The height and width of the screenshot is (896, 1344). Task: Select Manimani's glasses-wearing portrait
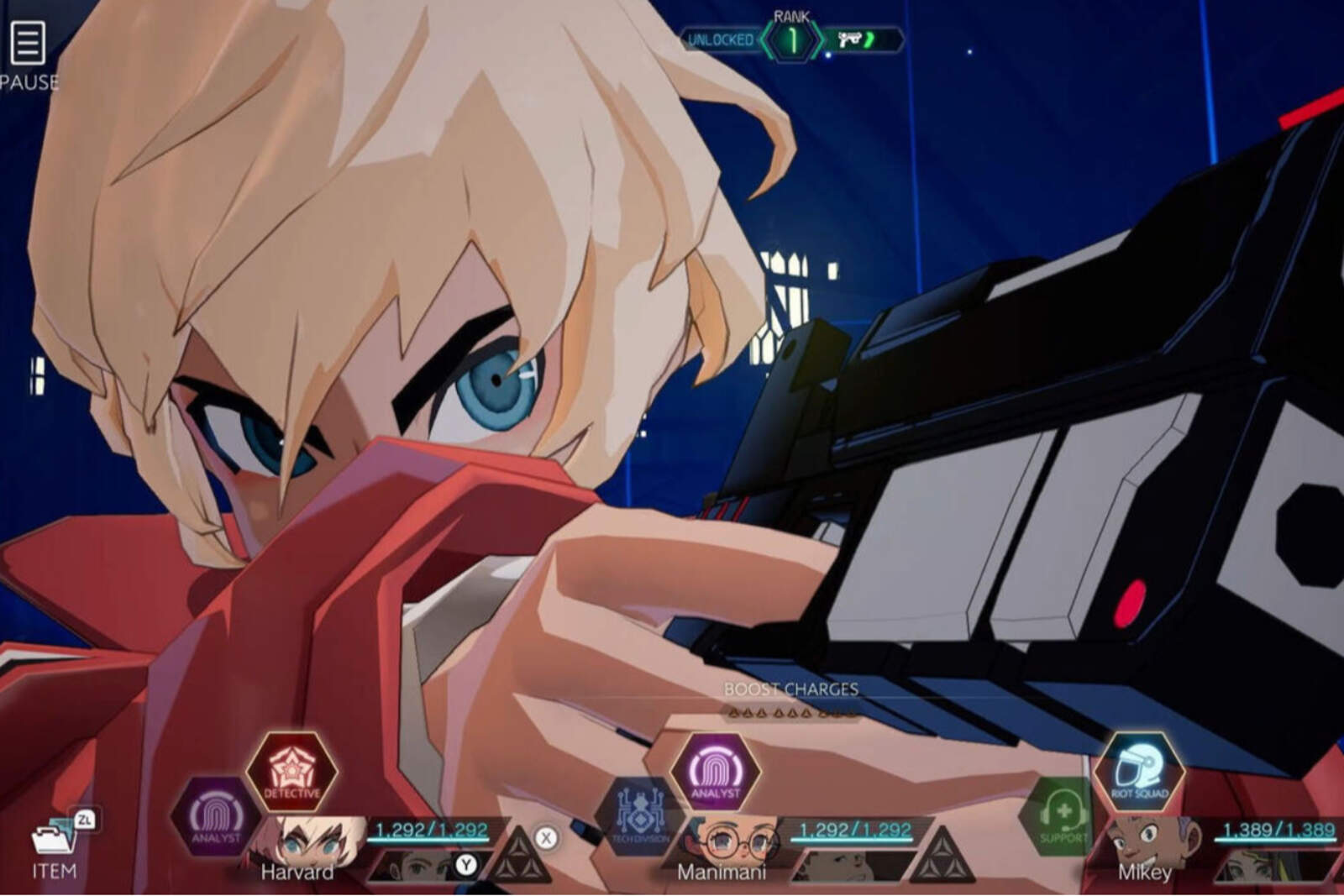pos(727,840)
